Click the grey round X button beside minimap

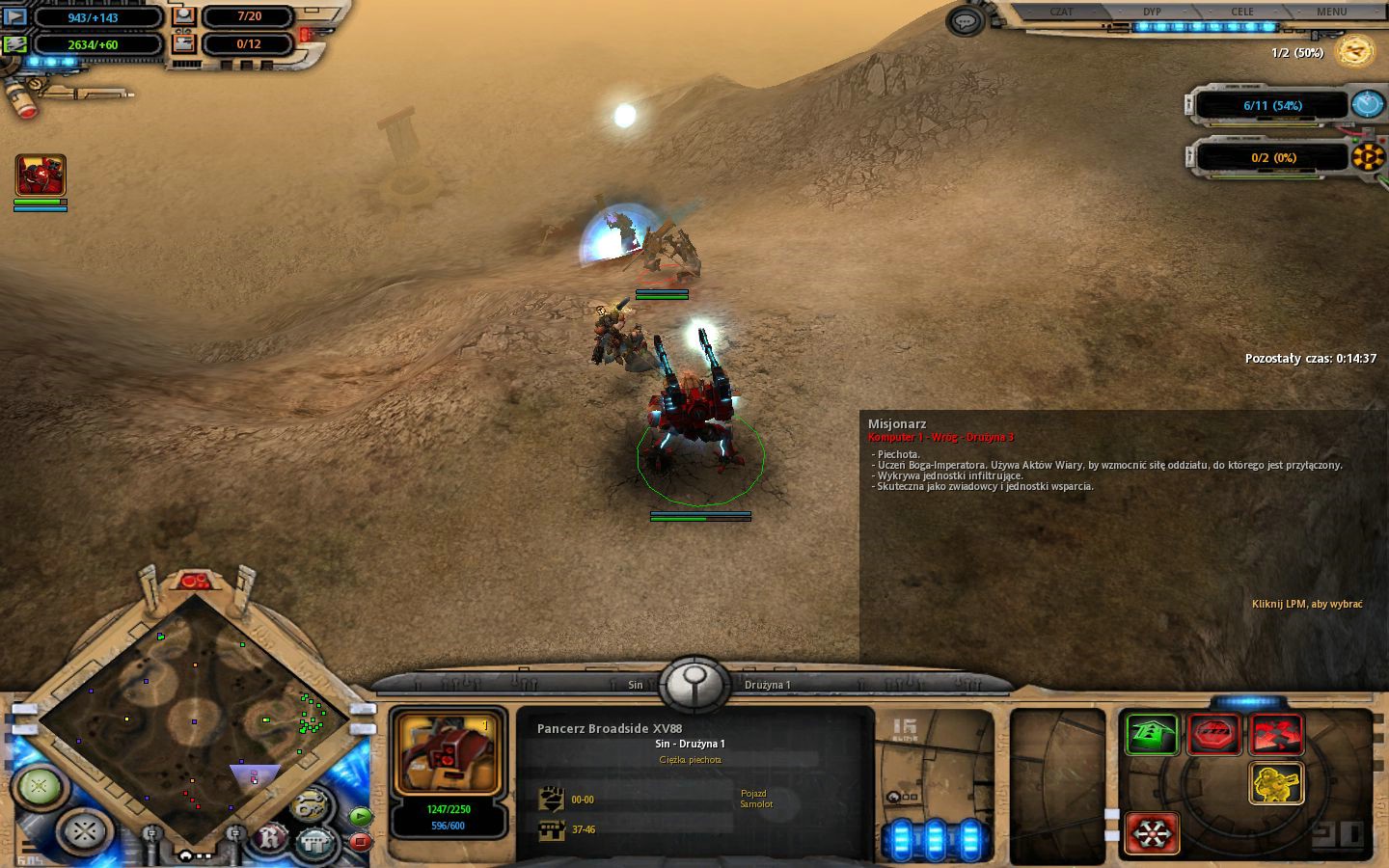tap(85, 829)
